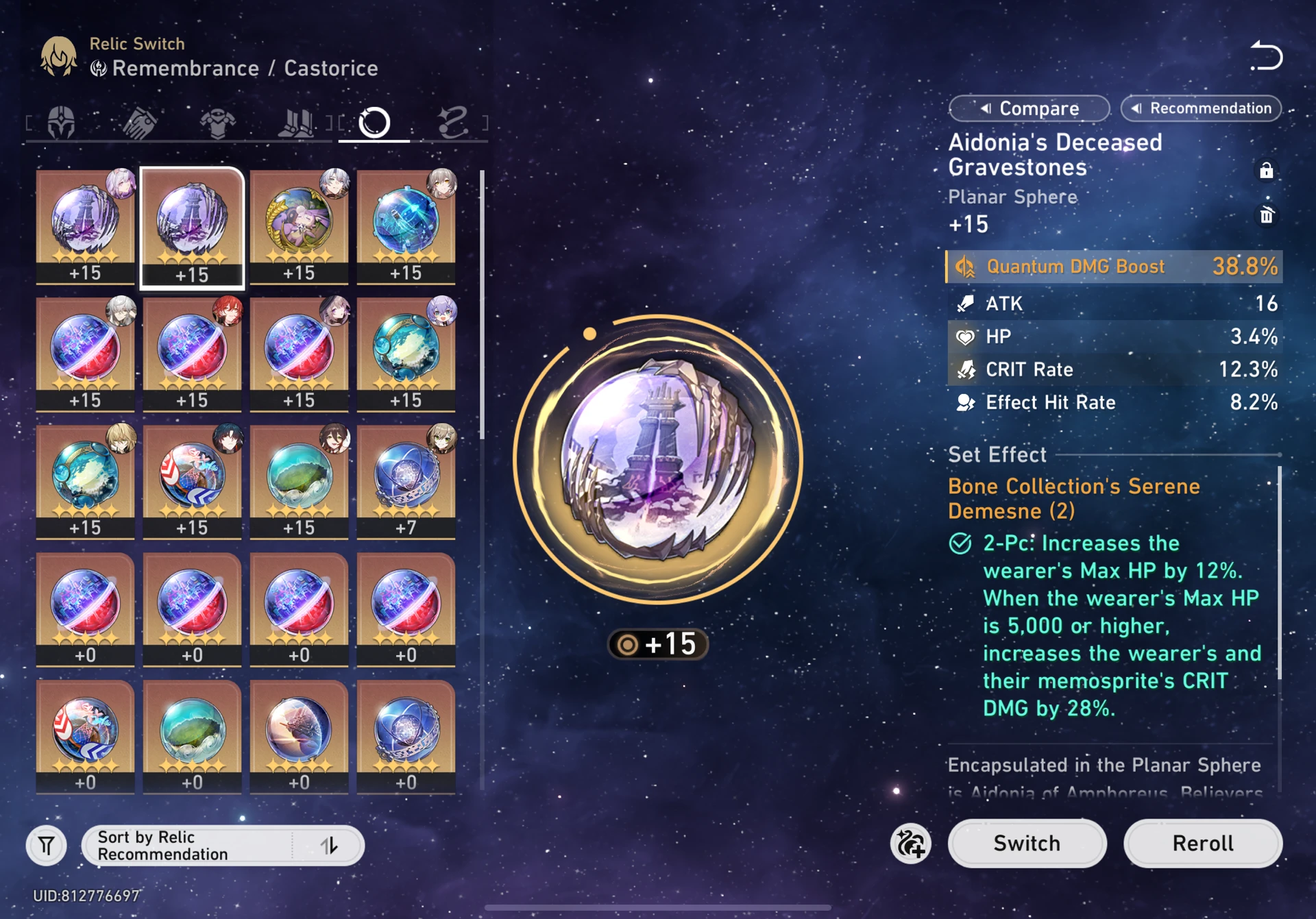Toggle the sort order direction arrow
1316x919 pixels.
click(331, 845)
